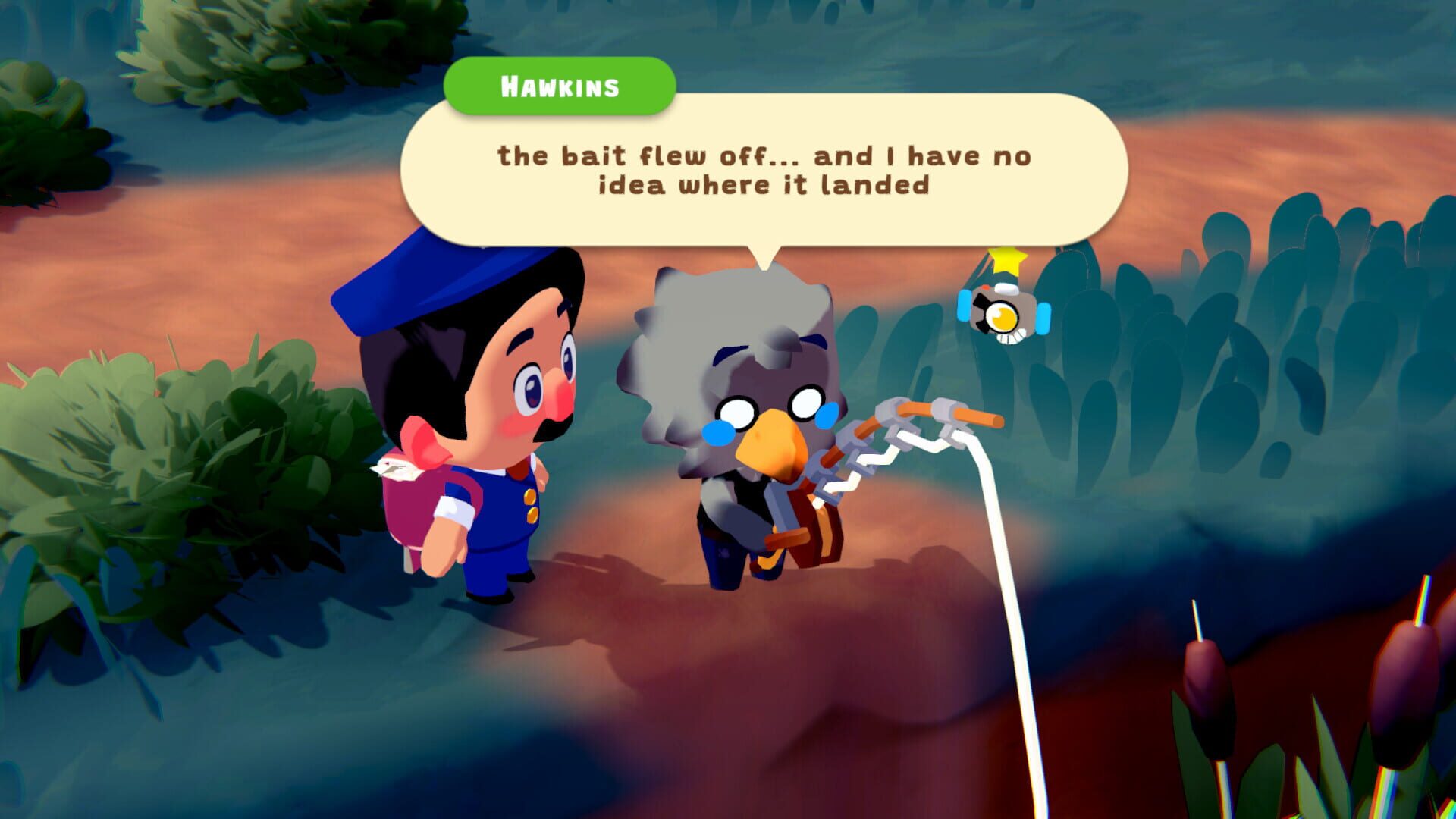Viewport: 1456px width, 819px height.
Task: Click the Hawkins name badge
Action: pyautogui.click(x=561, y=86)
